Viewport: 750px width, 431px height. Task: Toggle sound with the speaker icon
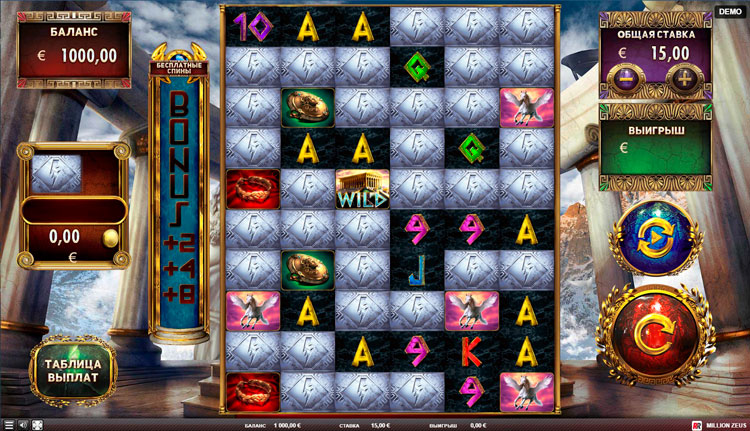click(x=22, y=425)
